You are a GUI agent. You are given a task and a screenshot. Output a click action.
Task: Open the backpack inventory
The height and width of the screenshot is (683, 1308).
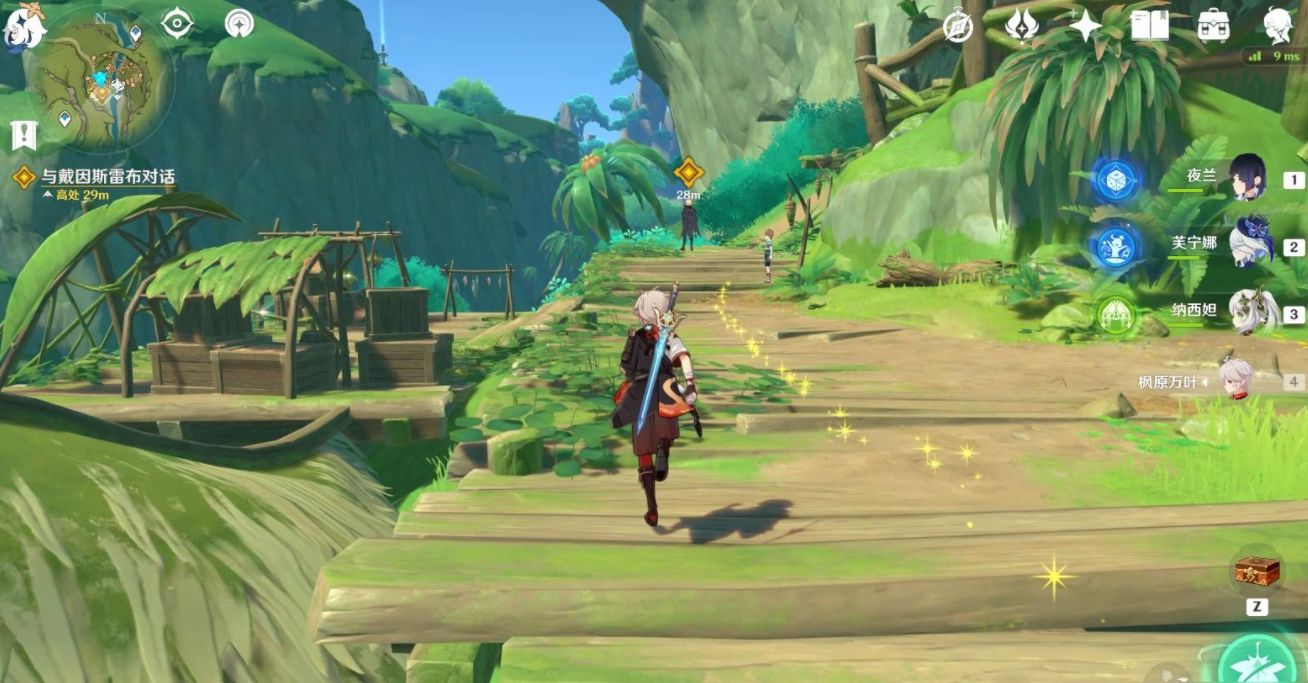point(1213,26)
